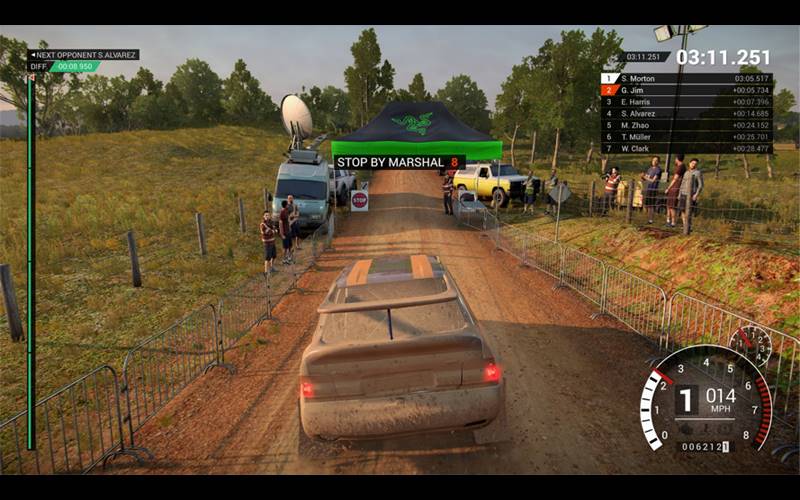
Task: Select W. Clark's leaderboard row
Action: [686, 148]
